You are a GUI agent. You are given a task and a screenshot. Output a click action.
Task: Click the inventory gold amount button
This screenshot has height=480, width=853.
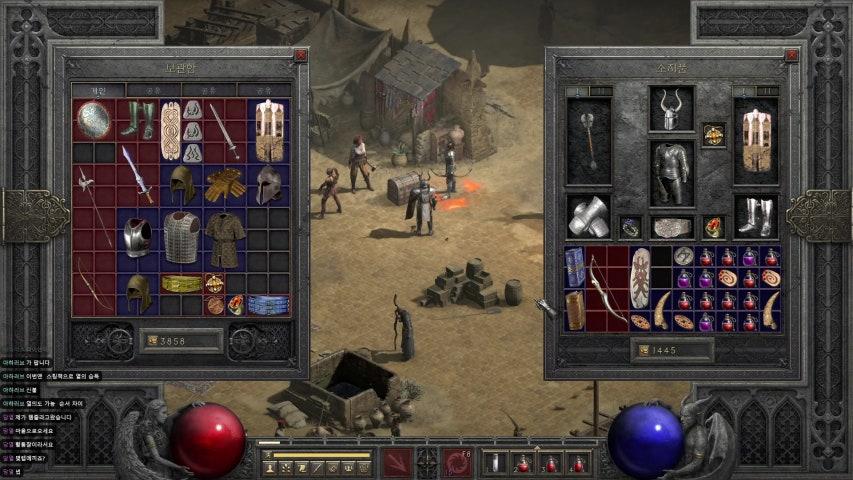click(x=672, y=350)
